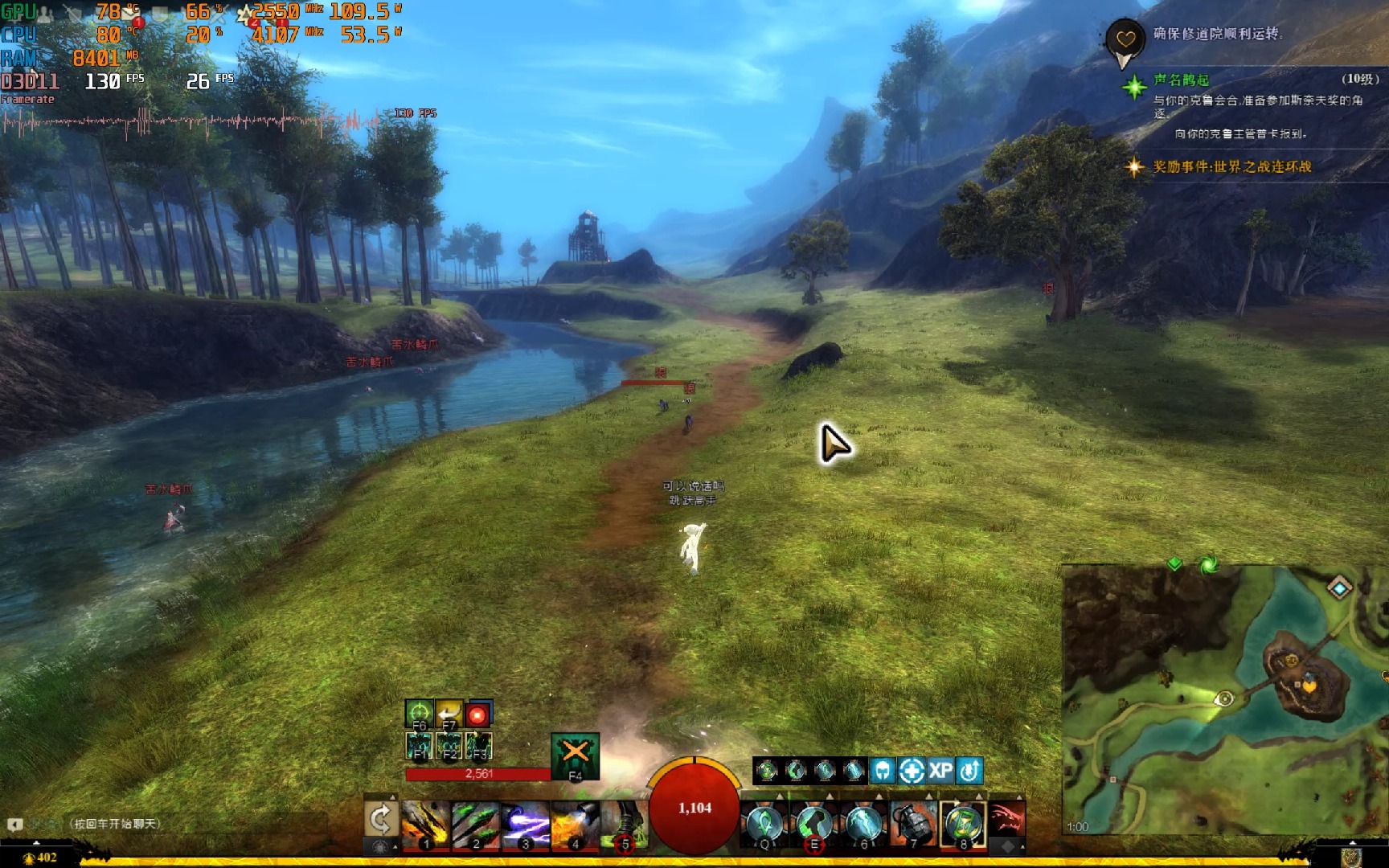Open the 奖励事件:世界之战连环战 event entry
The image size is (1389, 868).
pos(1231,166)
